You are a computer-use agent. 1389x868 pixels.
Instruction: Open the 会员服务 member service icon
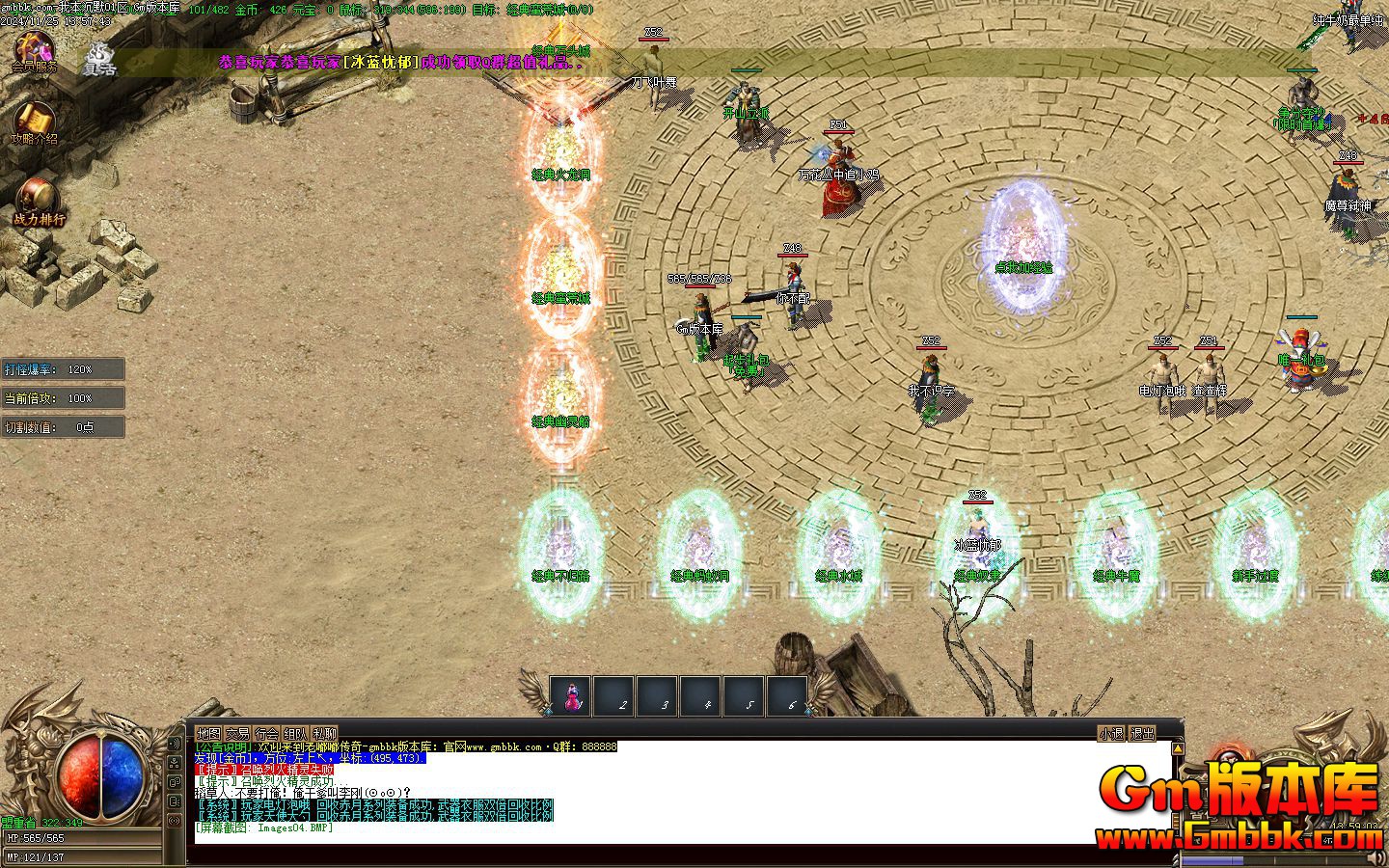[34, 50]
